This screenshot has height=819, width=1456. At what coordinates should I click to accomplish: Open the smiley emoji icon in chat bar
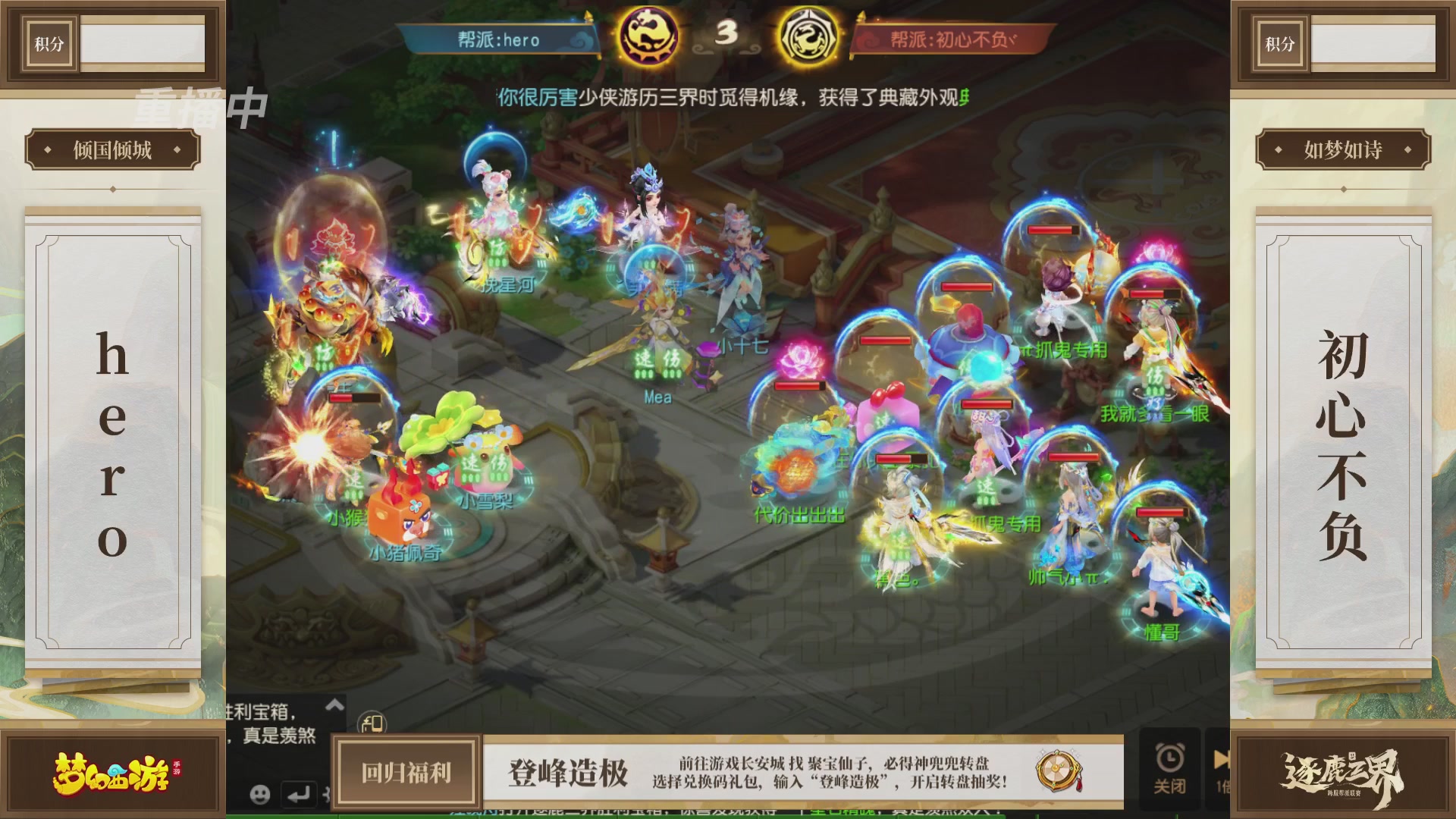click(x=261, y=793)
